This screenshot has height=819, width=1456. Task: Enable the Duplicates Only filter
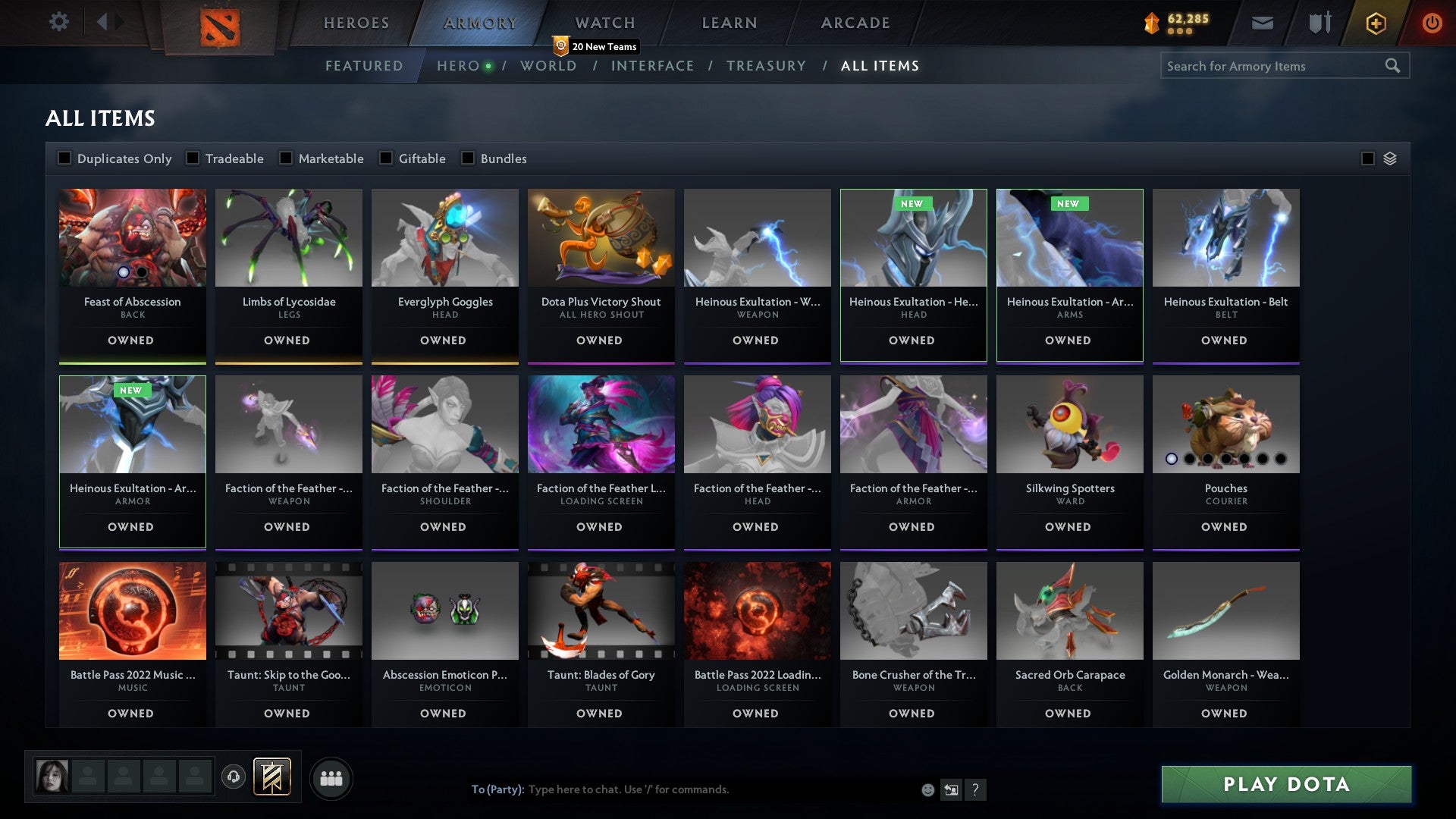64,158
